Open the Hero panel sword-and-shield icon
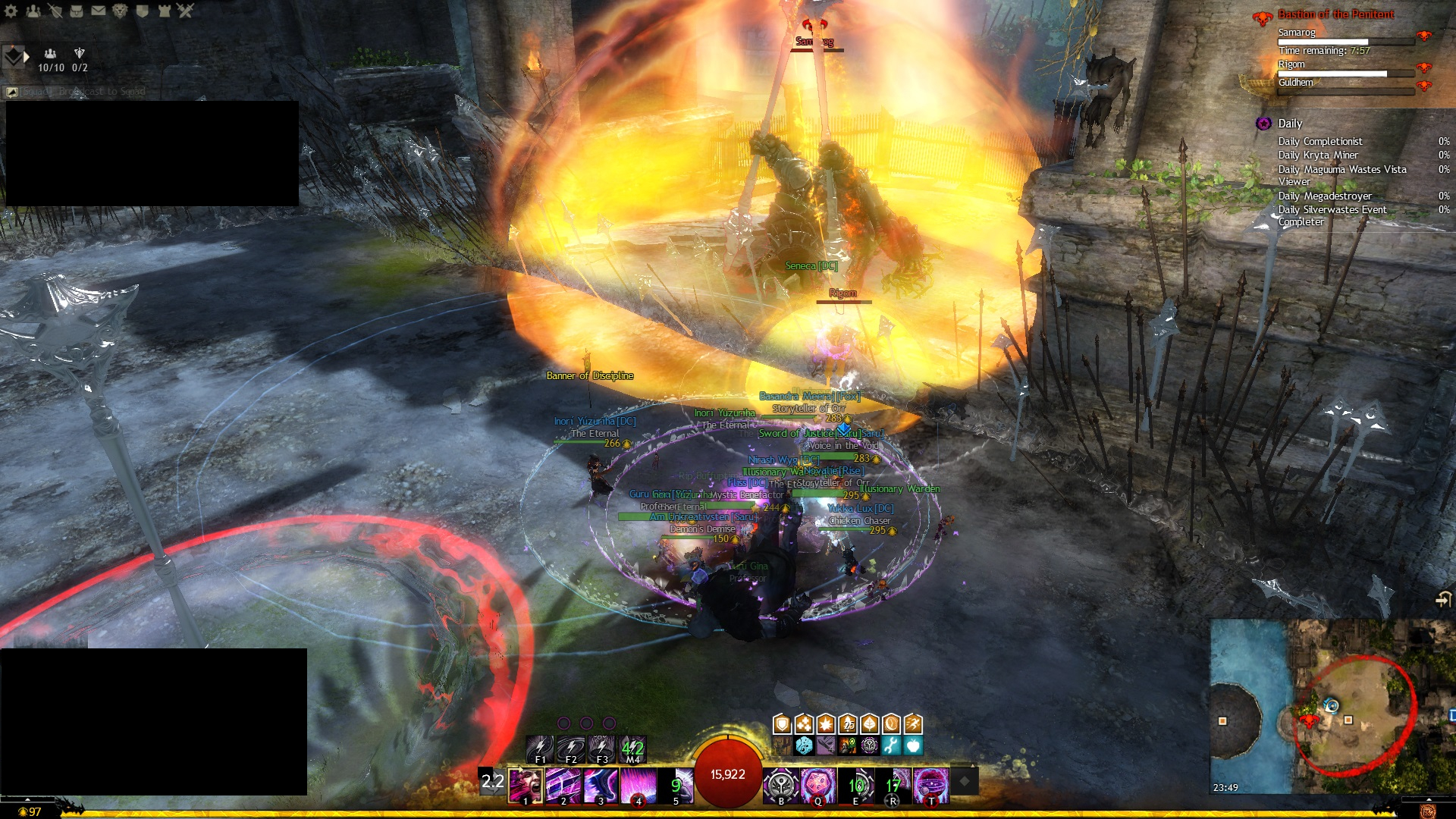1456x819 pixels. pyautogui.click(x=55, y=11)
